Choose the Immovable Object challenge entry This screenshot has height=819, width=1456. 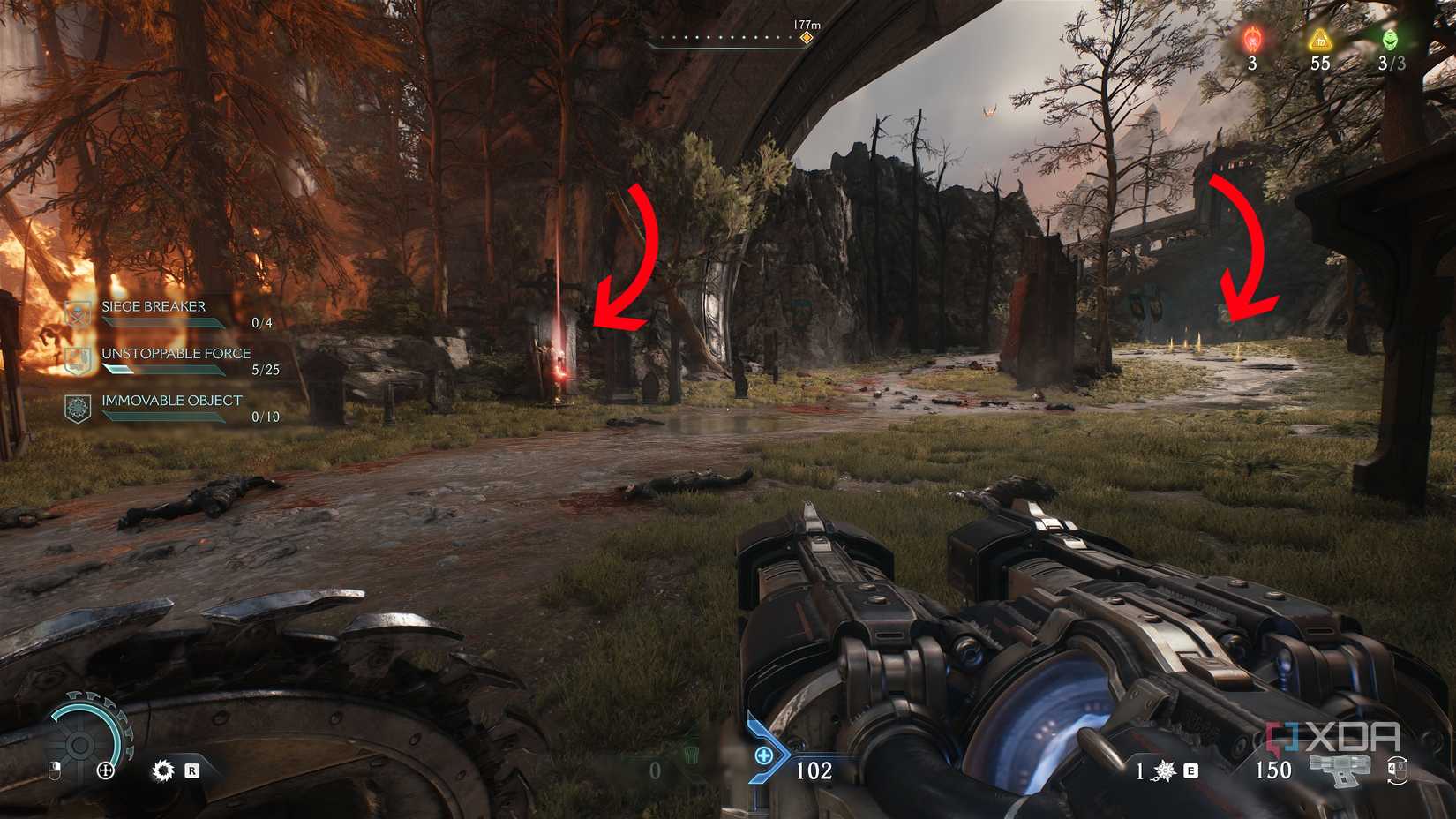[171, 401]
